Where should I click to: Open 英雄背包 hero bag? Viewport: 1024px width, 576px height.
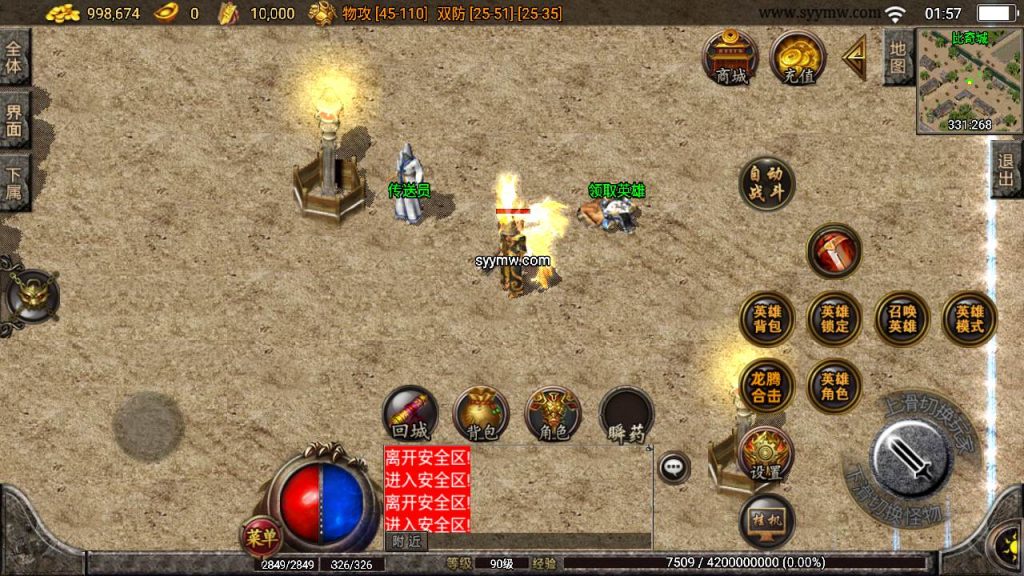coord(767,318)
